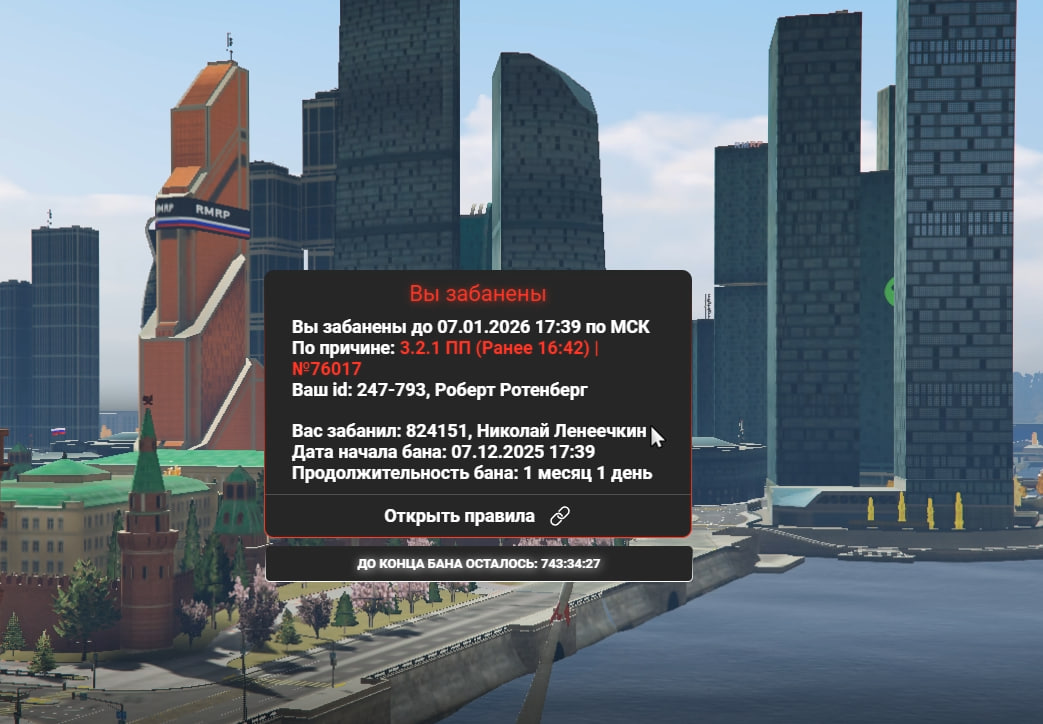Image resolution: width=1043 pixels, height=724 pixels.
Task: Open the rules via "Открыть правила"
Action: [x=477, y=516]
